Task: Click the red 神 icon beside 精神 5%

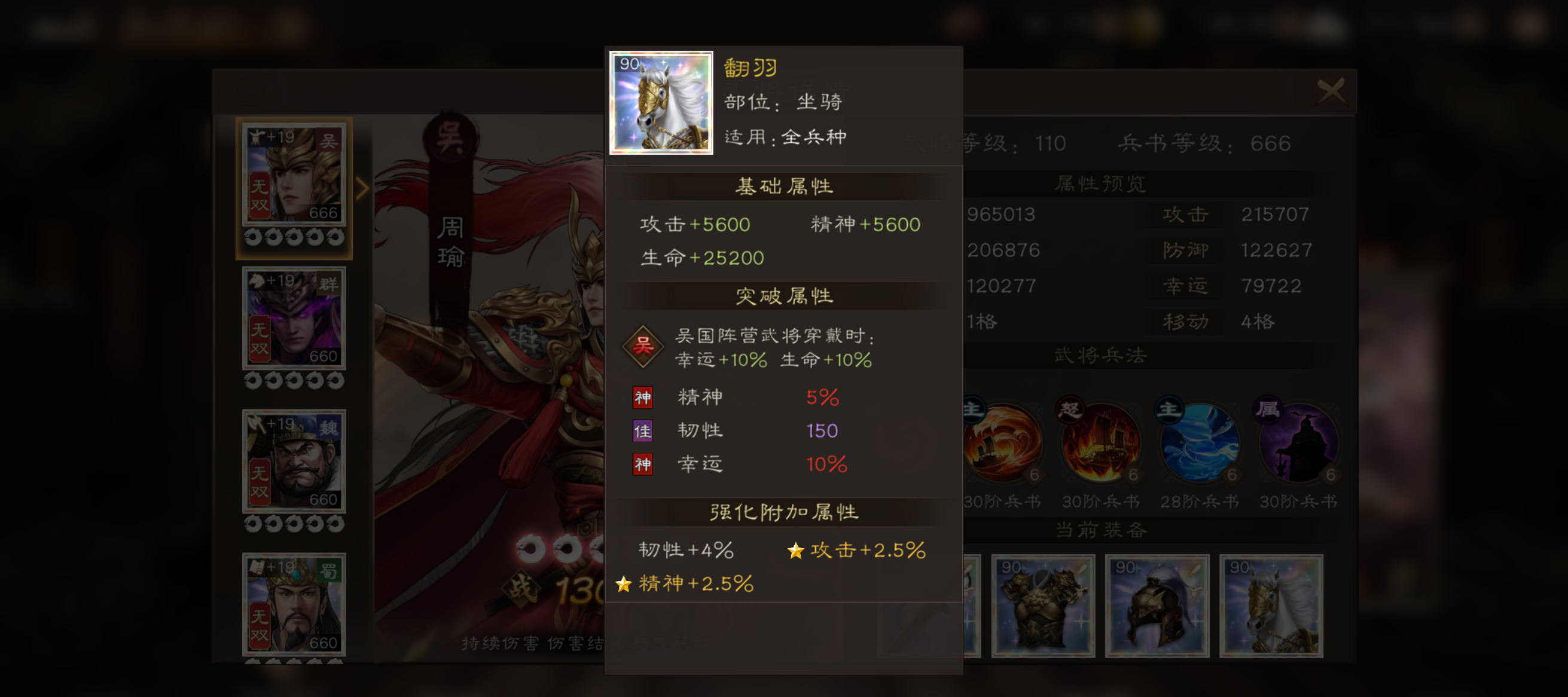Action: click(643, 397)
